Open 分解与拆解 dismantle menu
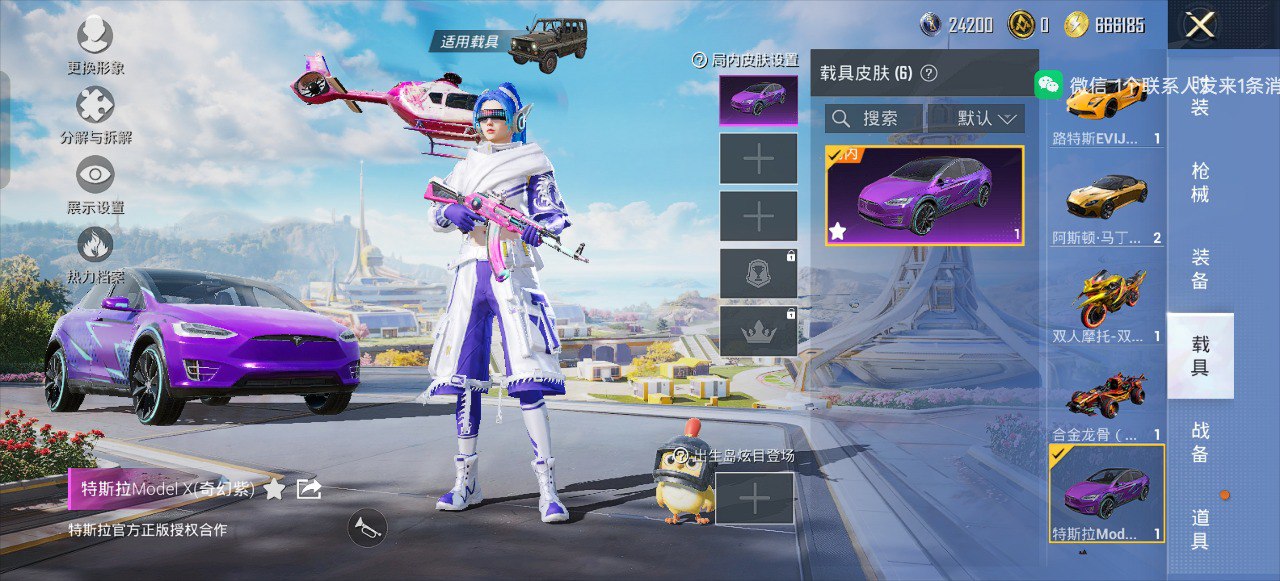The width and height of the screenshot is (1280, 581). point(96,108)
